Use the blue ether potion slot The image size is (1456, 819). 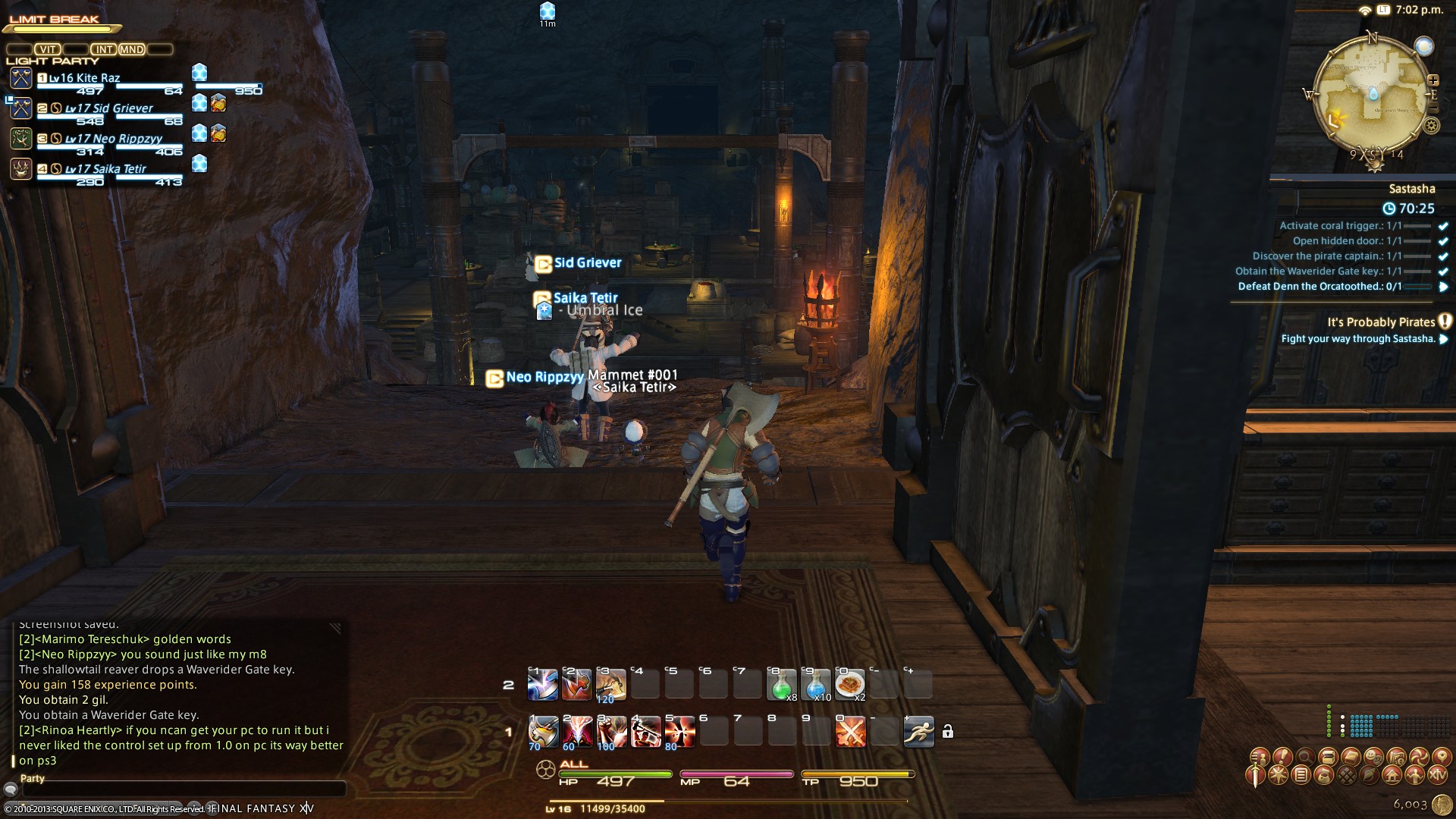tap(815, 685)
